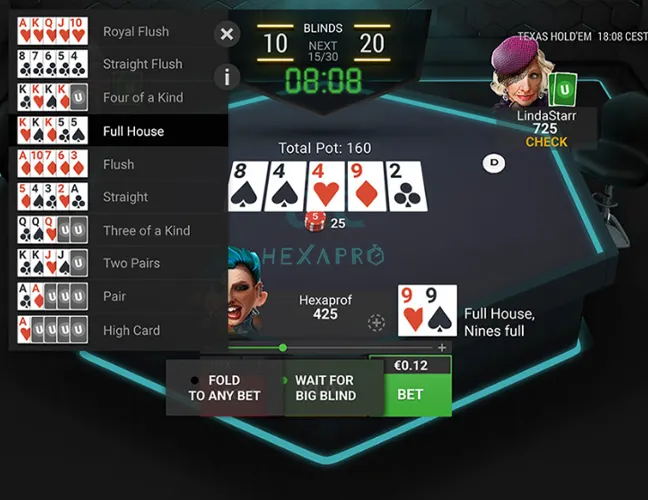This screenshot has width=648, height=500.
Task: Close the hand rankings panel
Action: [x=227, y=35]
